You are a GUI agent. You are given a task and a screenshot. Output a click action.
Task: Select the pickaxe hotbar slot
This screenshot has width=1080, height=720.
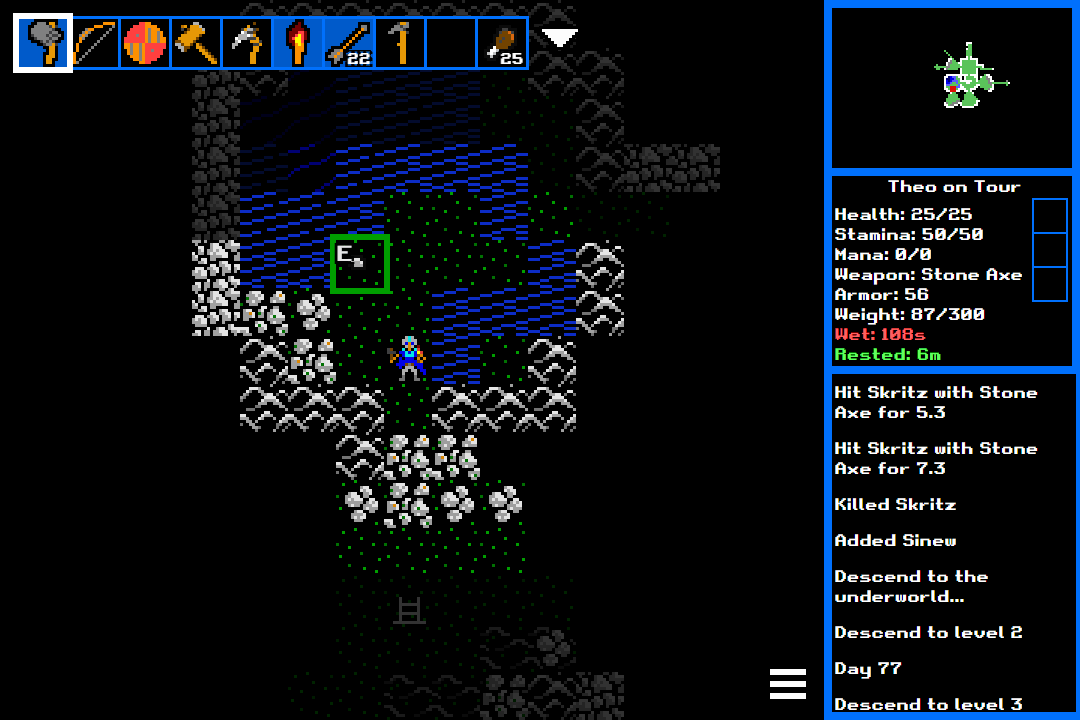point(247,43)
